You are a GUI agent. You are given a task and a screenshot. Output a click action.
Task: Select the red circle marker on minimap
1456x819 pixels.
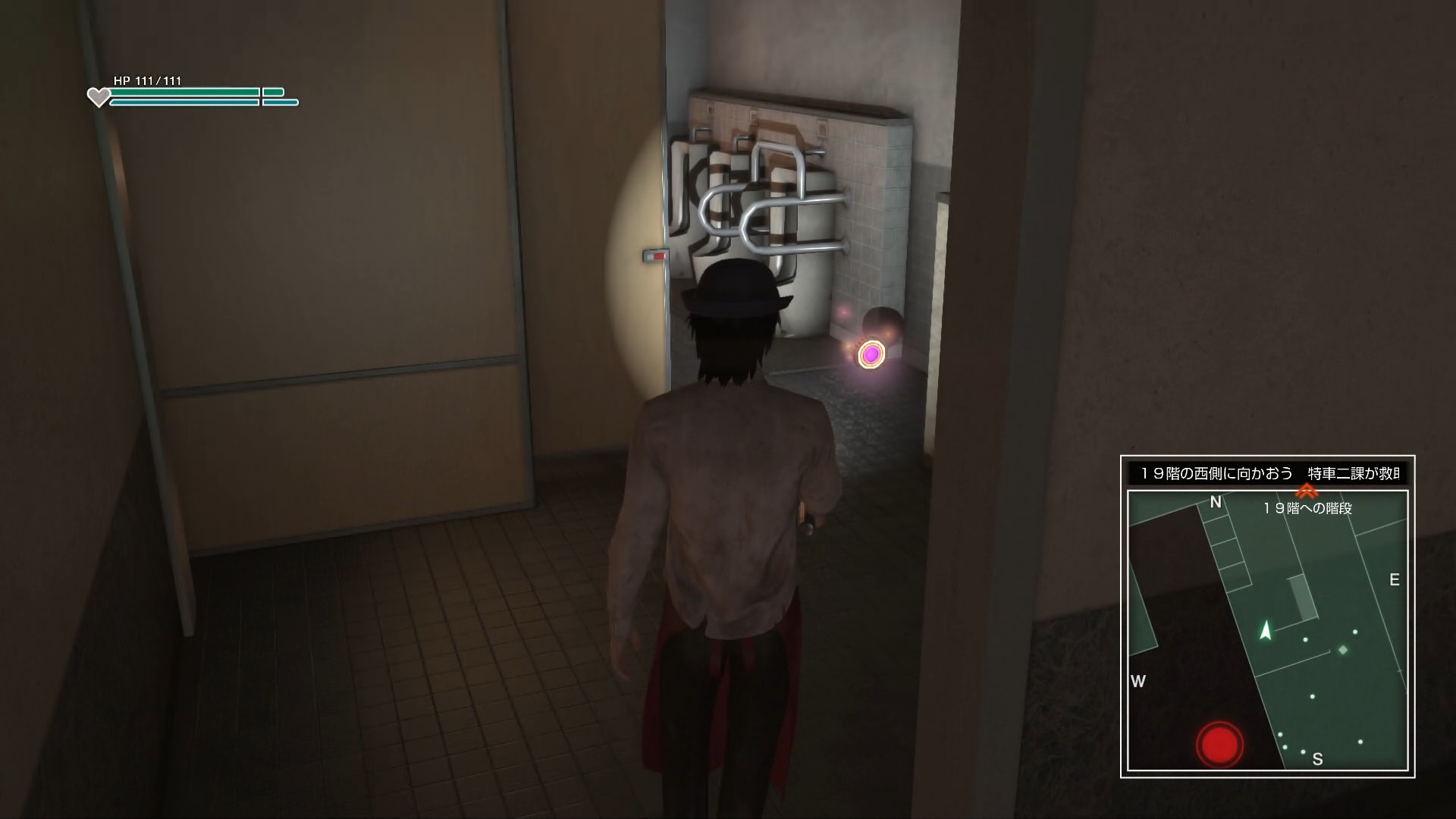coord(1219,744)
